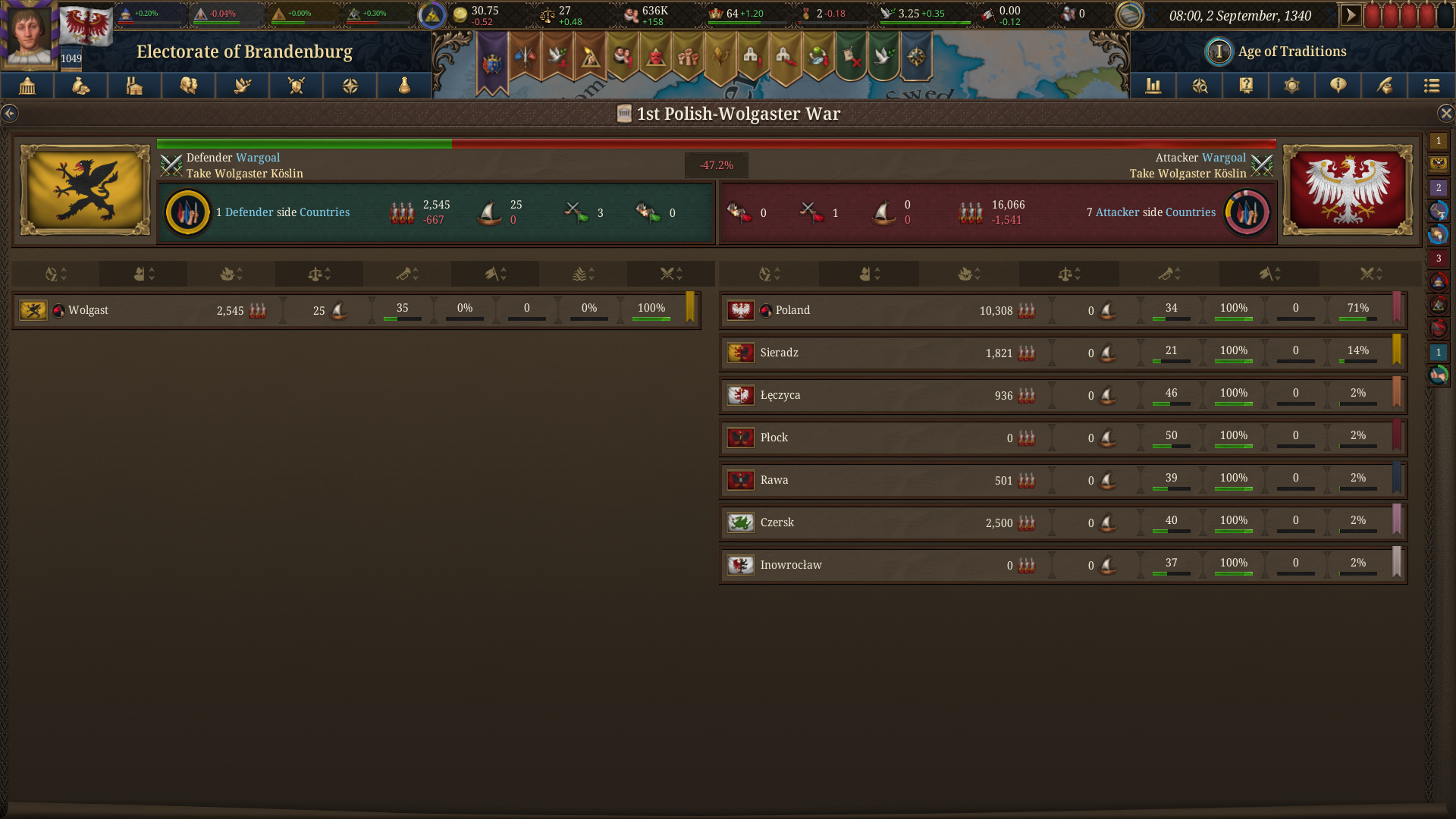The image size is (1456, 819).
Task: Open the diplomacy panel with the dove icon
Action: coord(242,86)
